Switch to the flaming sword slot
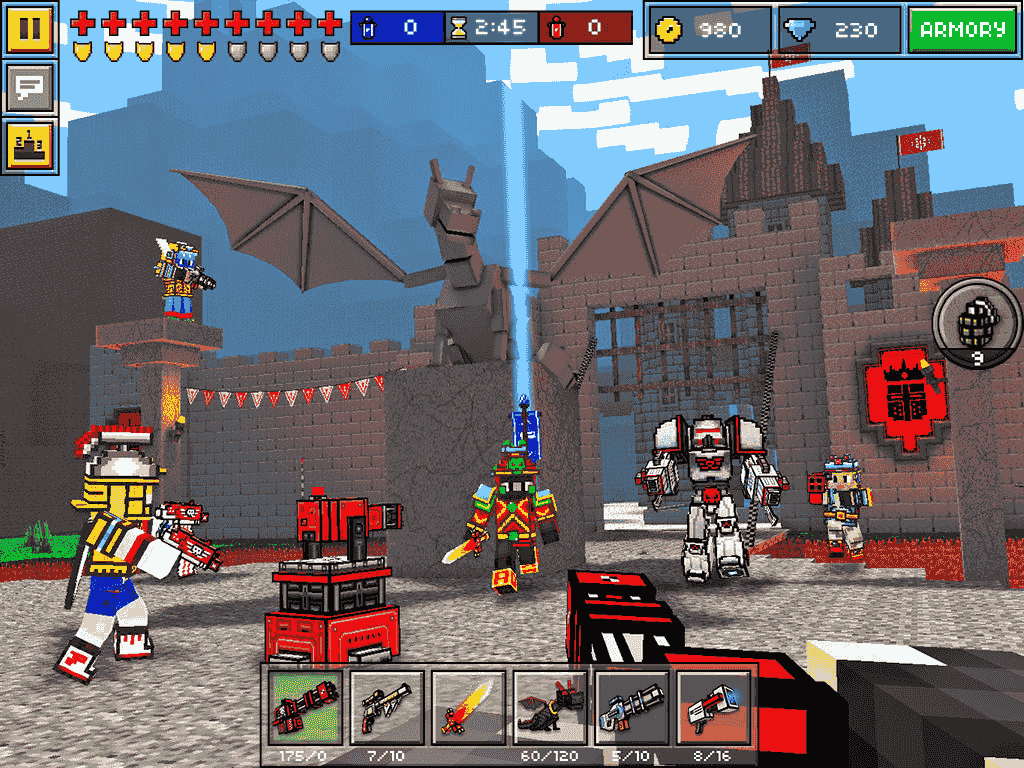Viewport: 1024px width, 768px height. coord(469,707)
